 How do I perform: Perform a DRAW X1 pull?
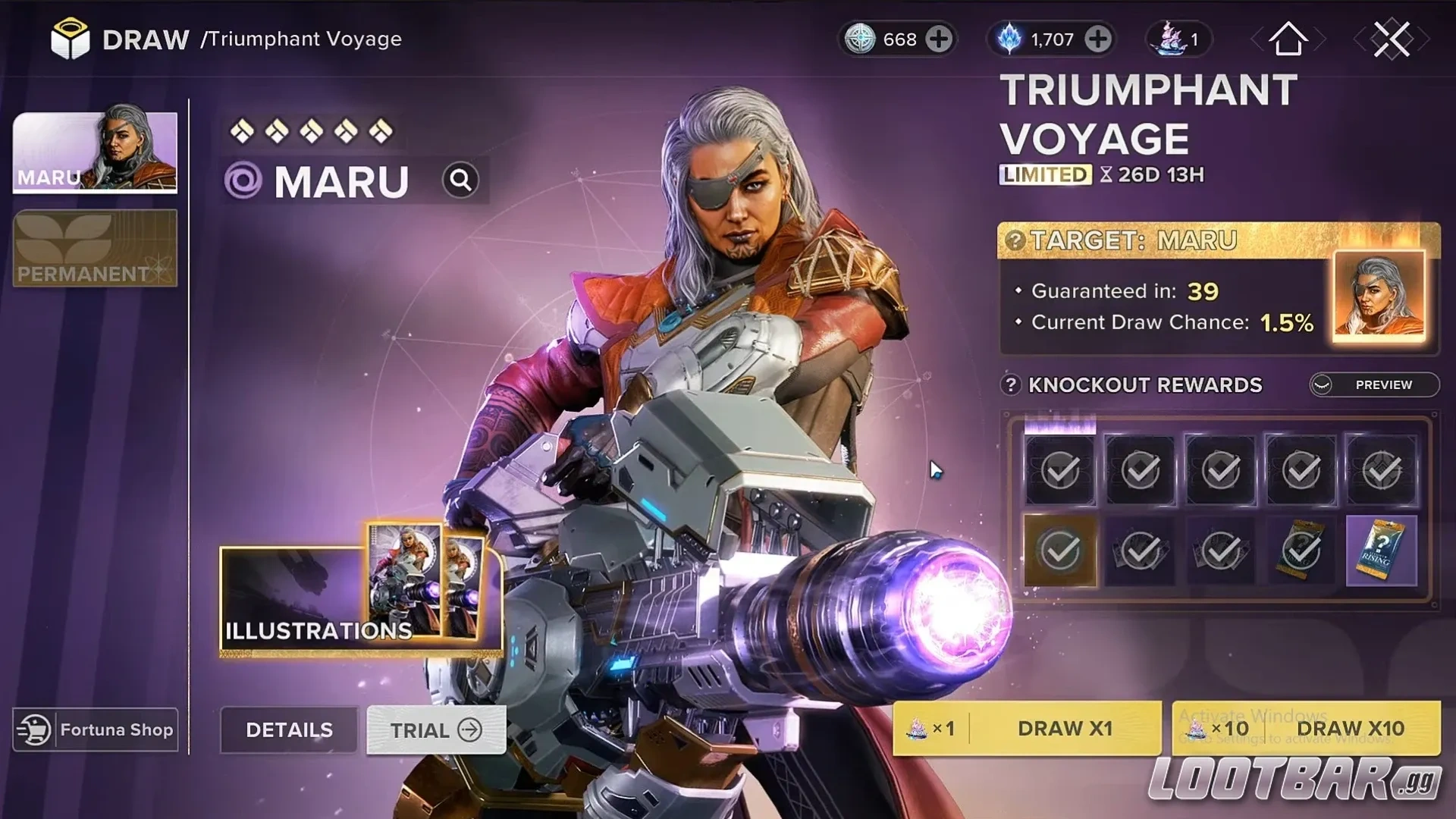click(1065, 729)
